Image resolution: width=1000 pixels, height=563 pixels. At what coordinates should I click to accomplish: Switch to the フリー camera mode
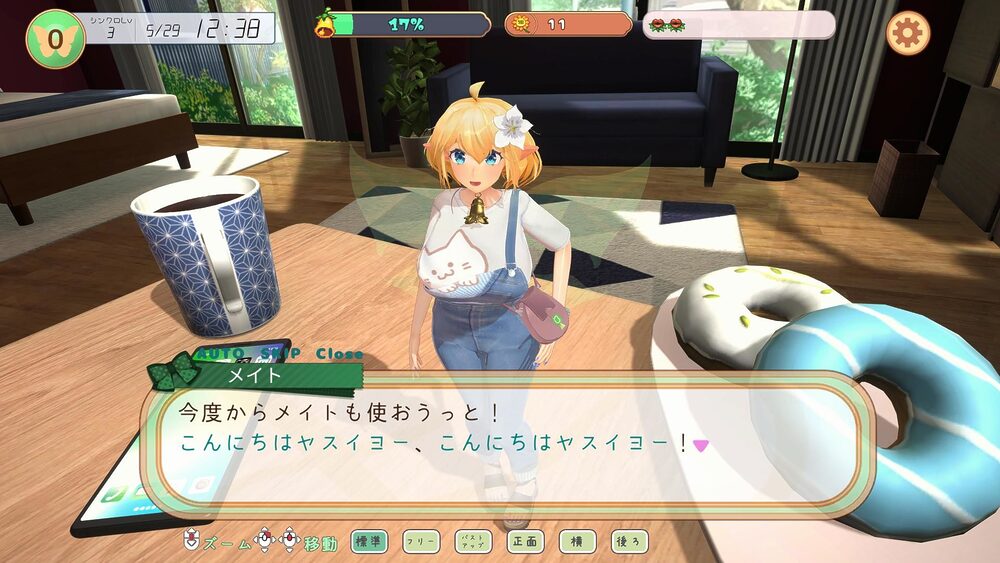point(421,542)
